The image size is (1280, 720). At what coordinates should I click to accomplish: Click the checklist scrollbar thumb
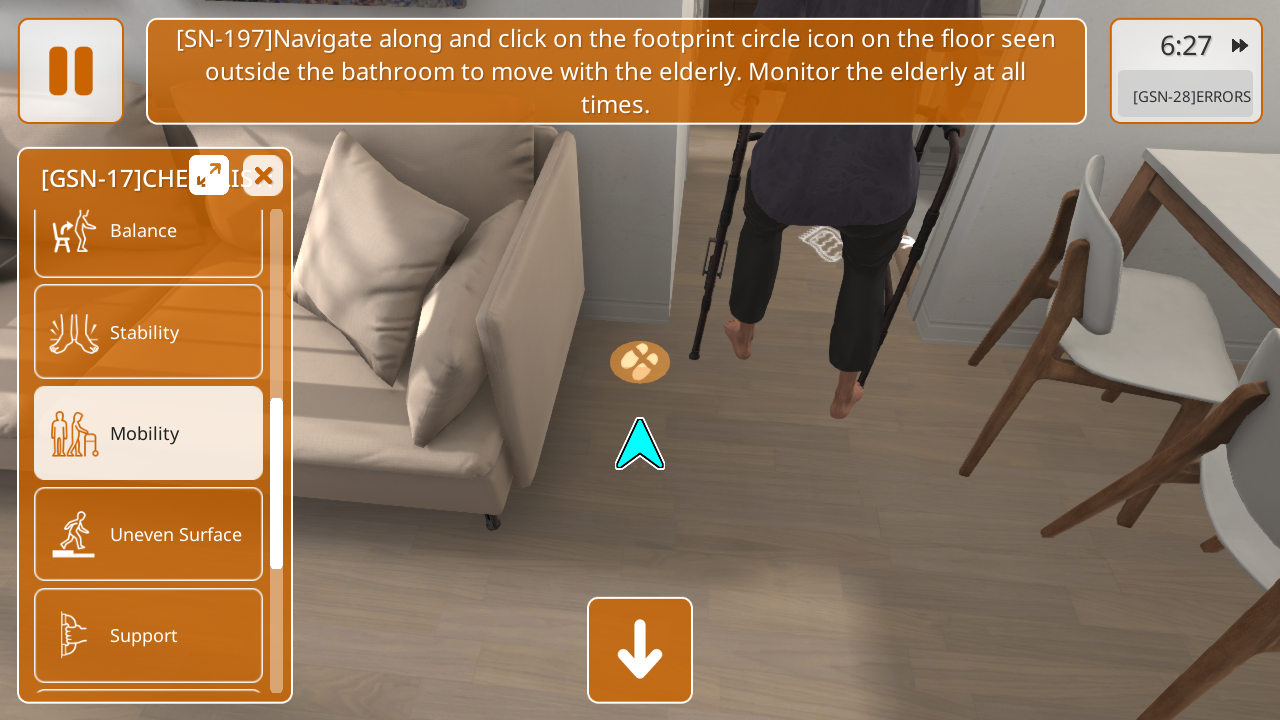tap(277, 483)
